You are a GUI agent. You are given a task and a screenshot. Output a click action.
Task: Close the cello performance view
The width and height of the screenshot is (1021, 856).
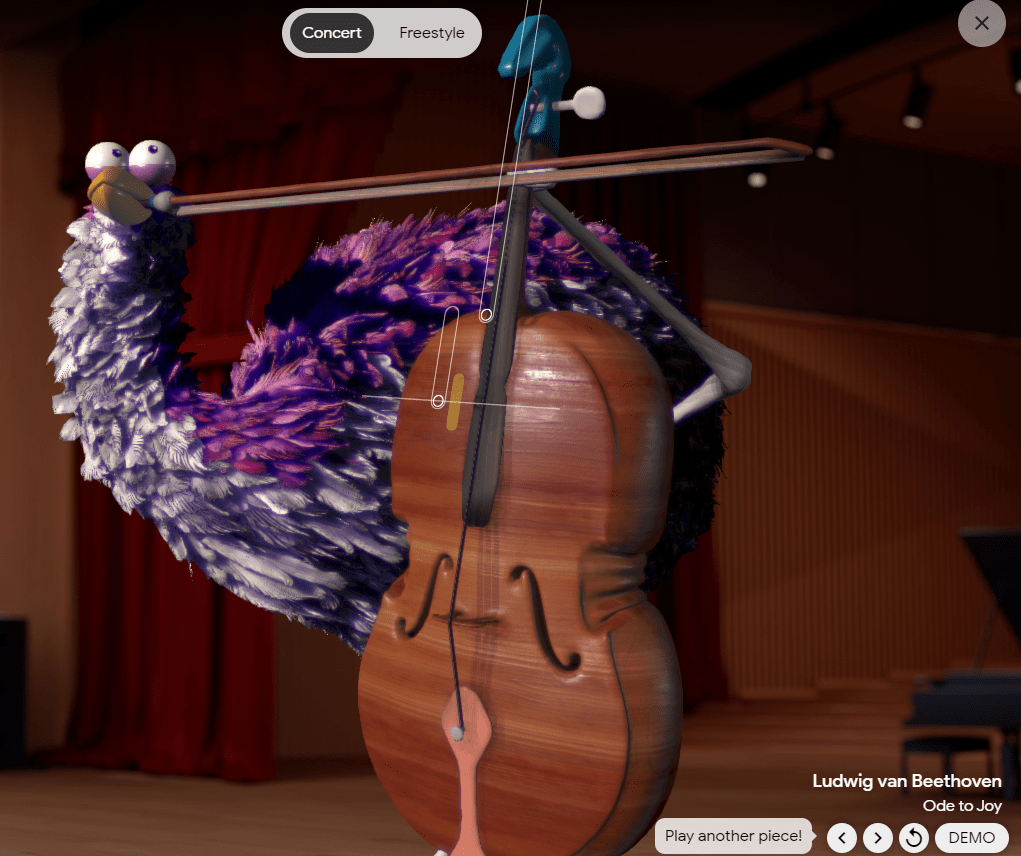pos(981,23)
